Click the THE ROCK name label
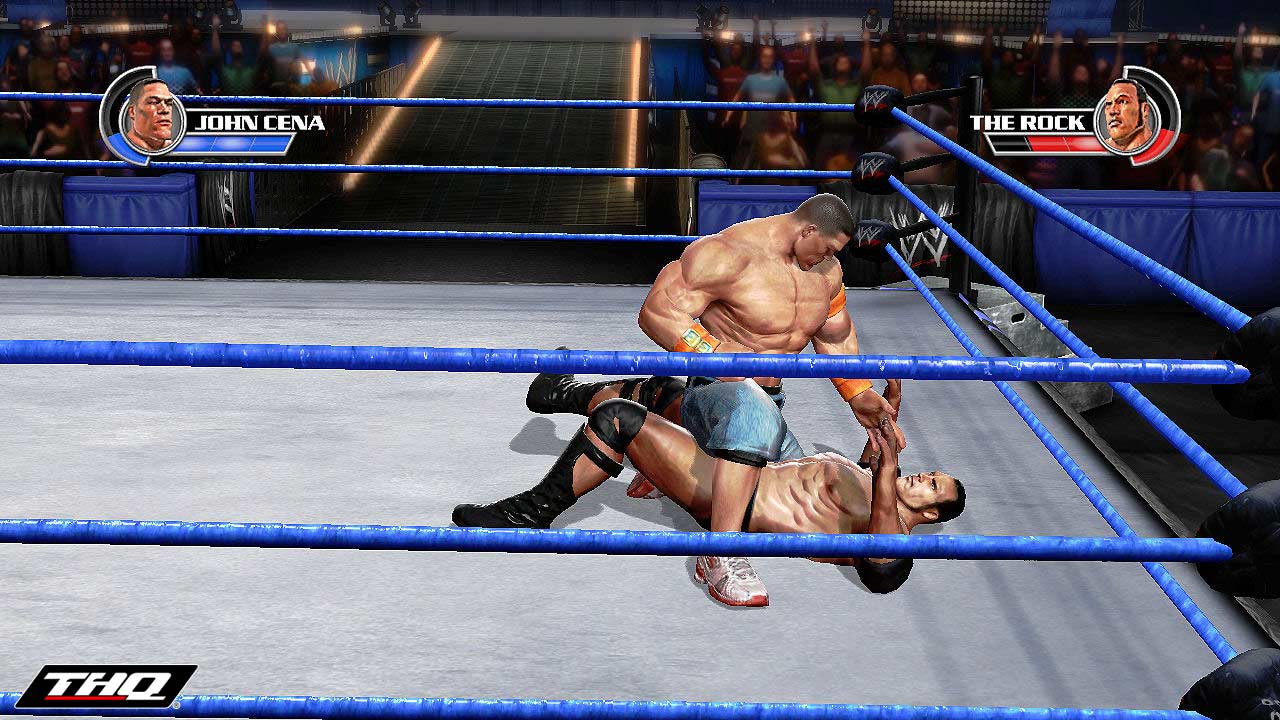Viewport: 1280px width, 720px height. click(1027, 121)
